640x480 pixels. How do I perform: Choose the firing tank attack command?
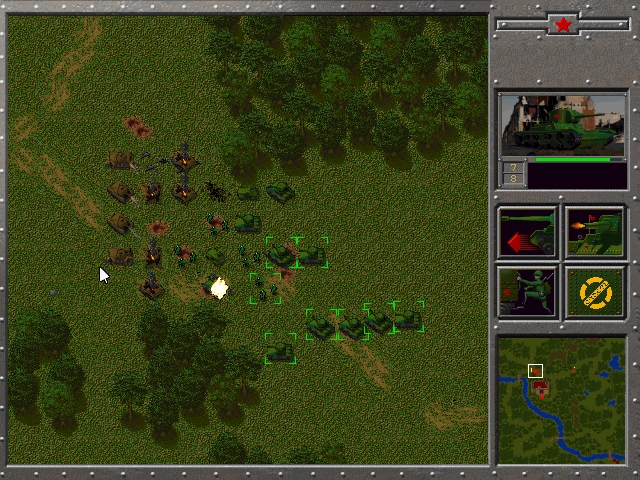point(595,233)
